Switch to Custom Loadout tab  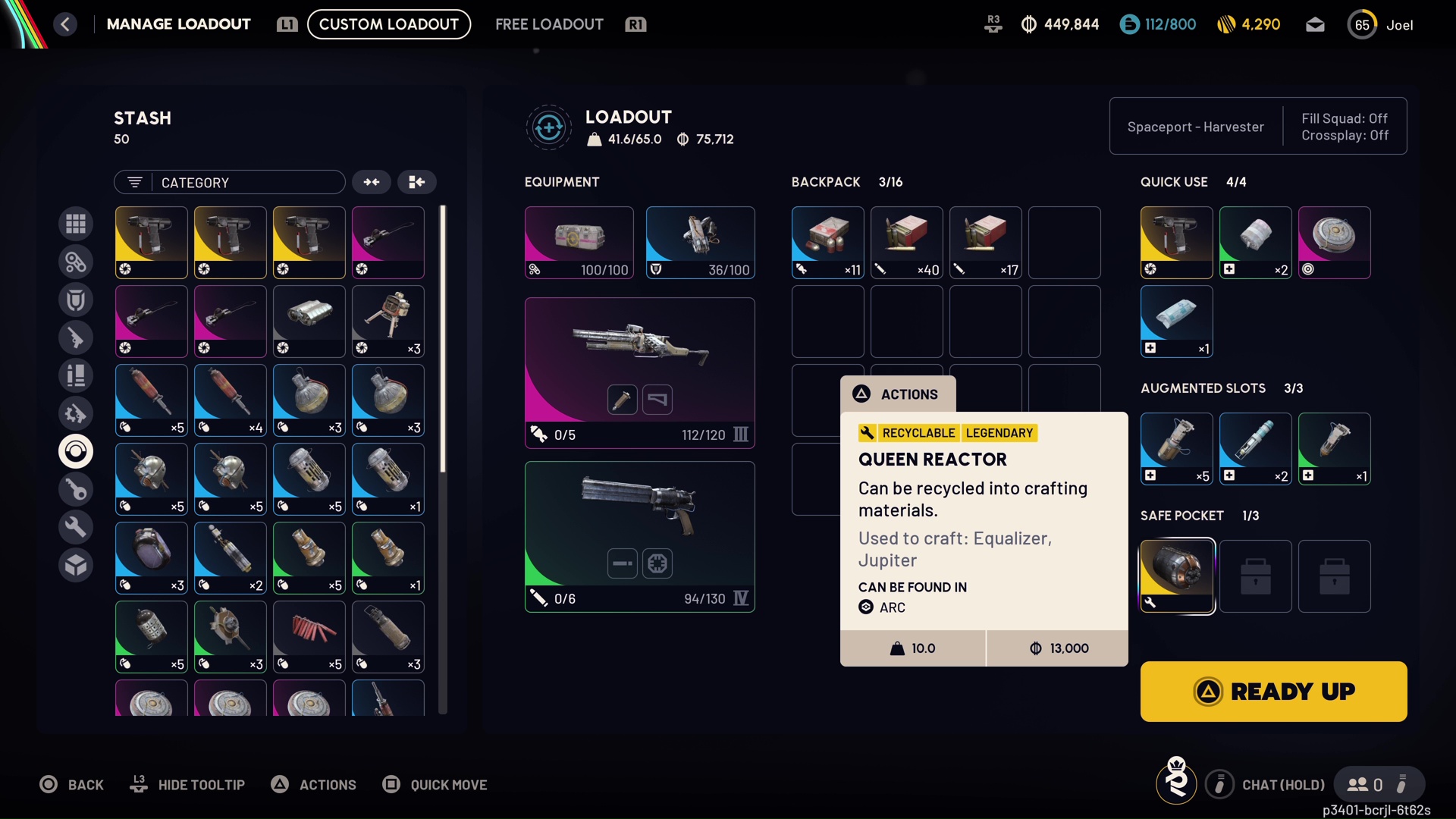point(388,24)
